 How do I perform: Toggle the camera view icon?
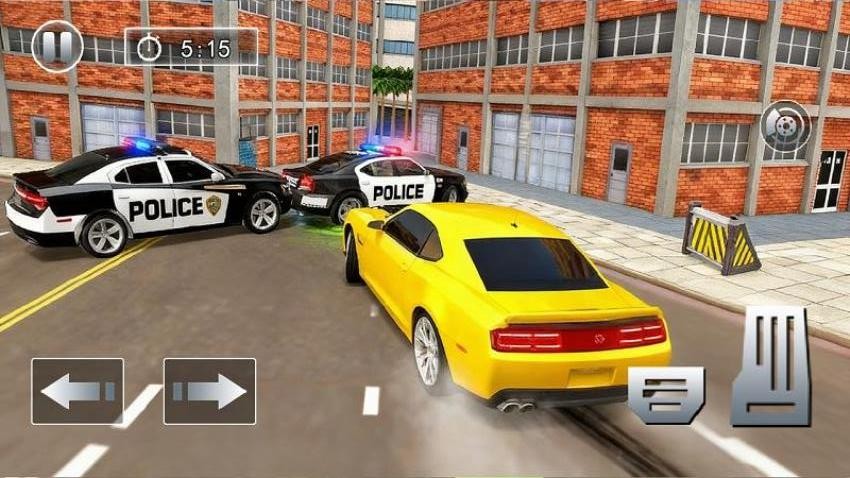[x=785, y=126]
